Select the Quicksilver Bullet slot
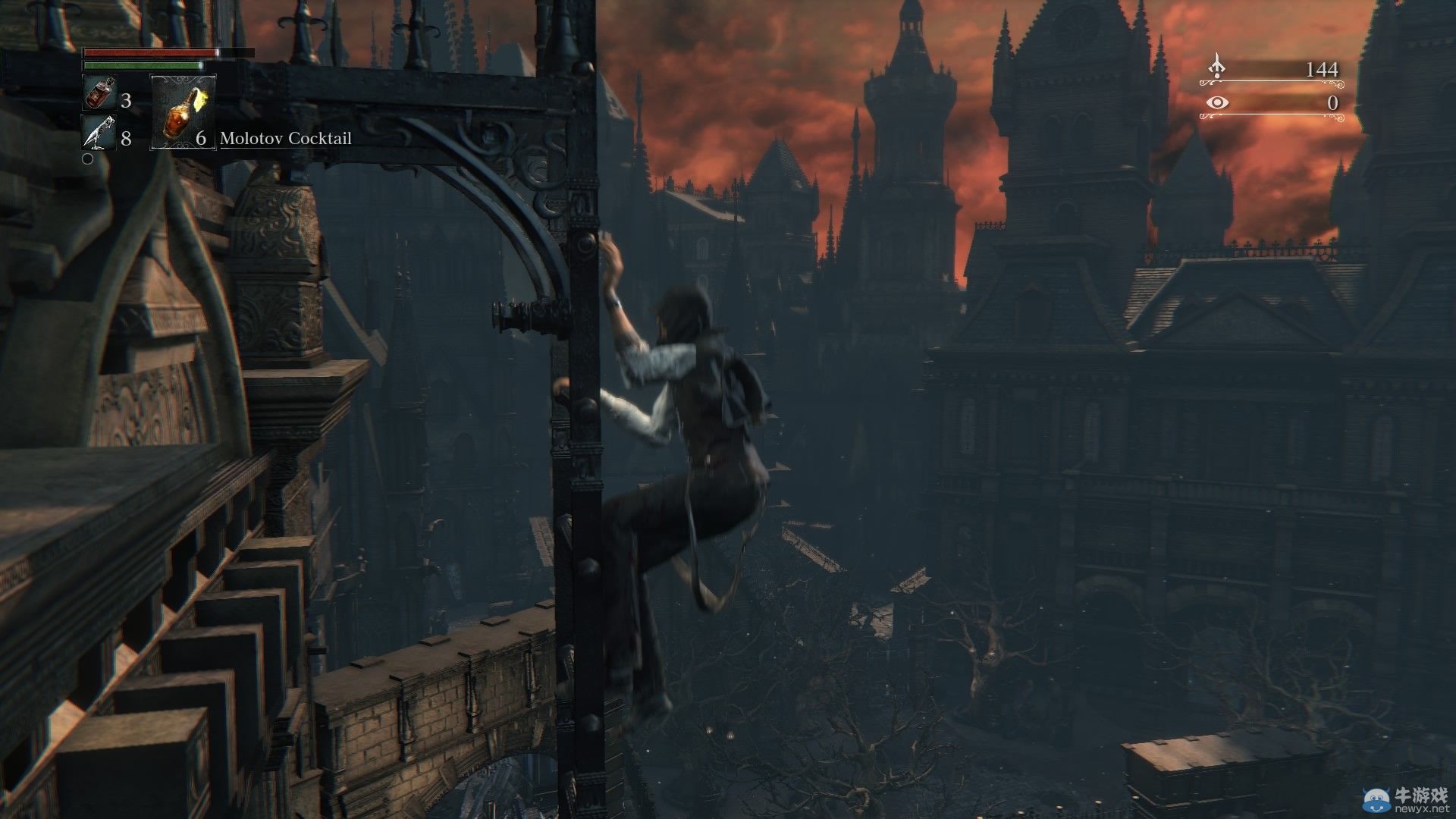This screenshot has height=819, width=1456. [99, 133]
